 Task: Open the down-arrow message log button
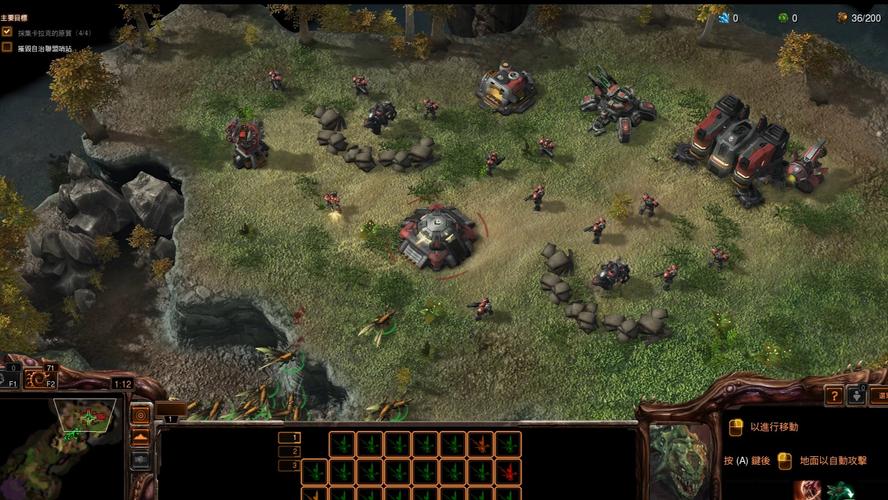point(856,395)
